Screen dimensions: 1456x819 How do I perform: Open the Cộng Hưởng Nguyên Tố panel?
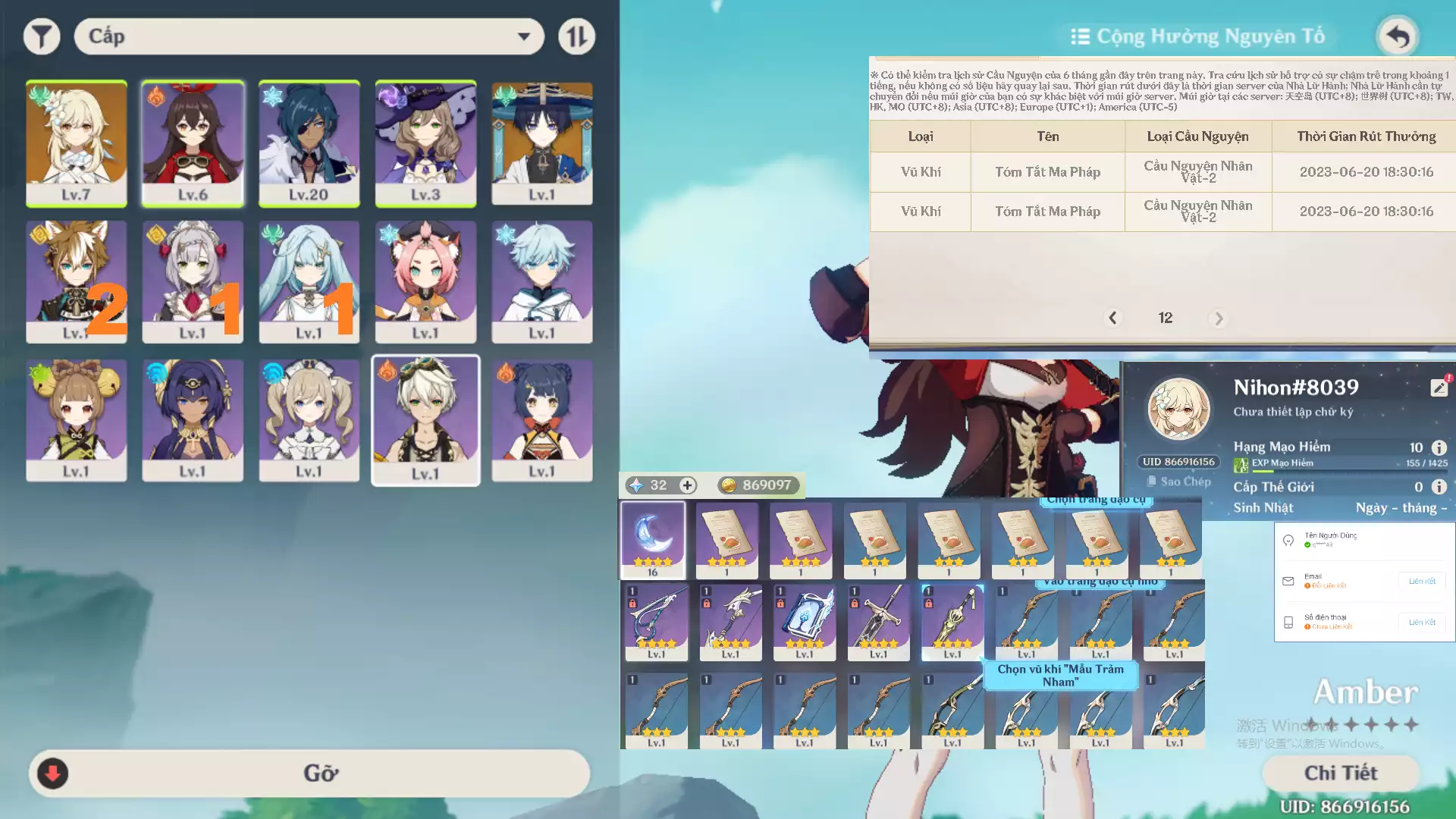pos(1198,36)
